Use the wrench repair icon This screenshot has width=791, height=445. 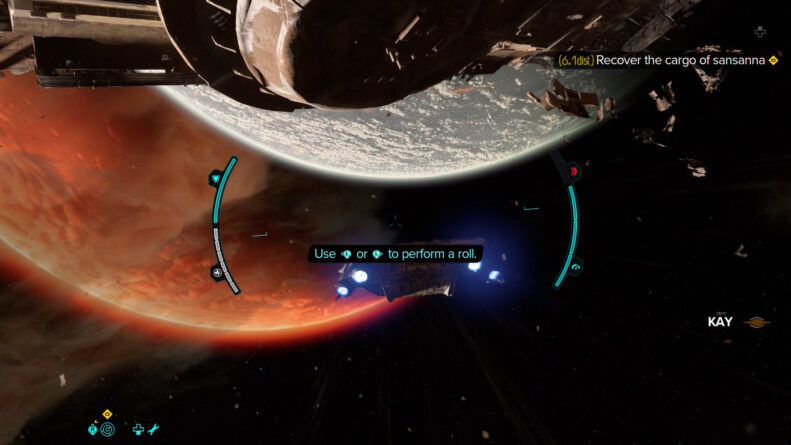pos(154,430)
